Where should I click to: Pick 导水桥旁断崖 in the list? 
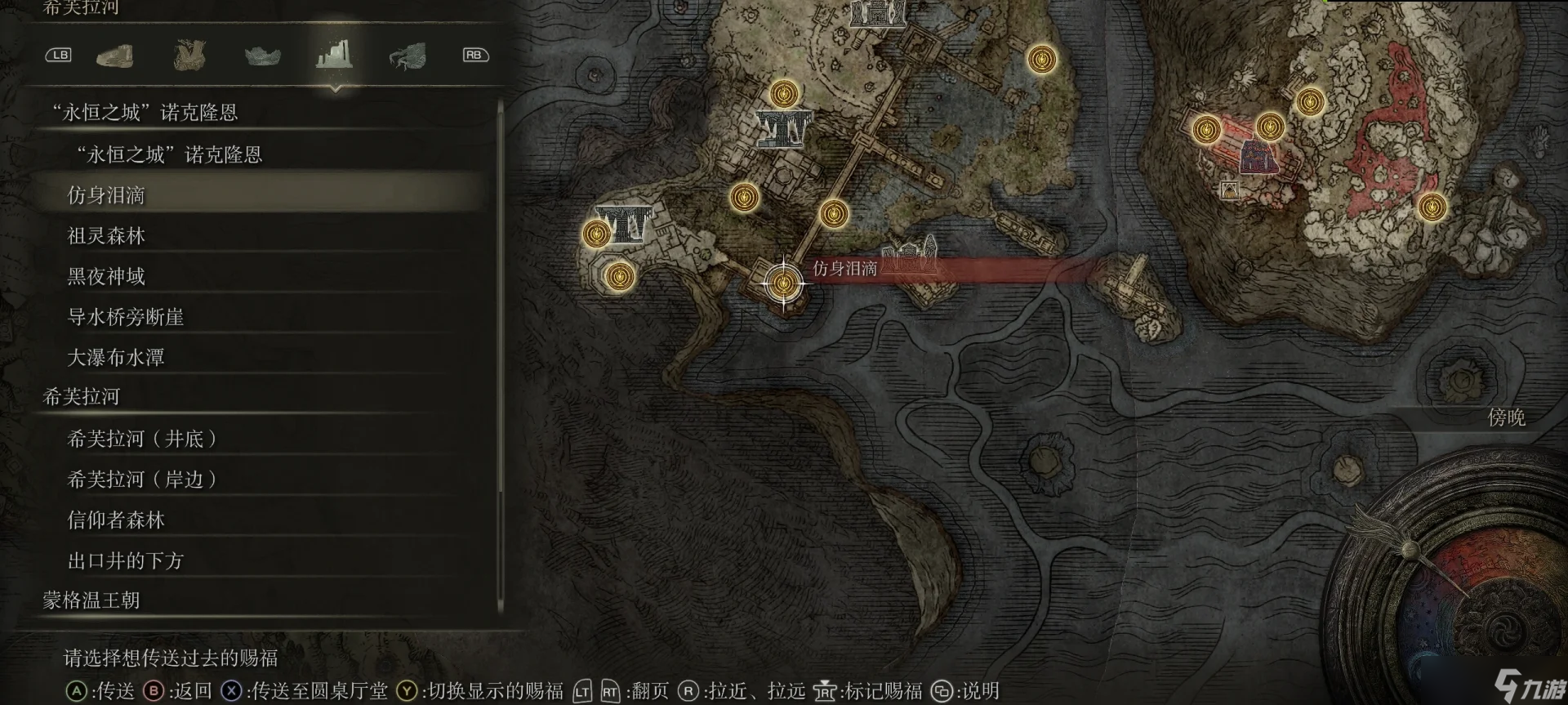(126, 317)
